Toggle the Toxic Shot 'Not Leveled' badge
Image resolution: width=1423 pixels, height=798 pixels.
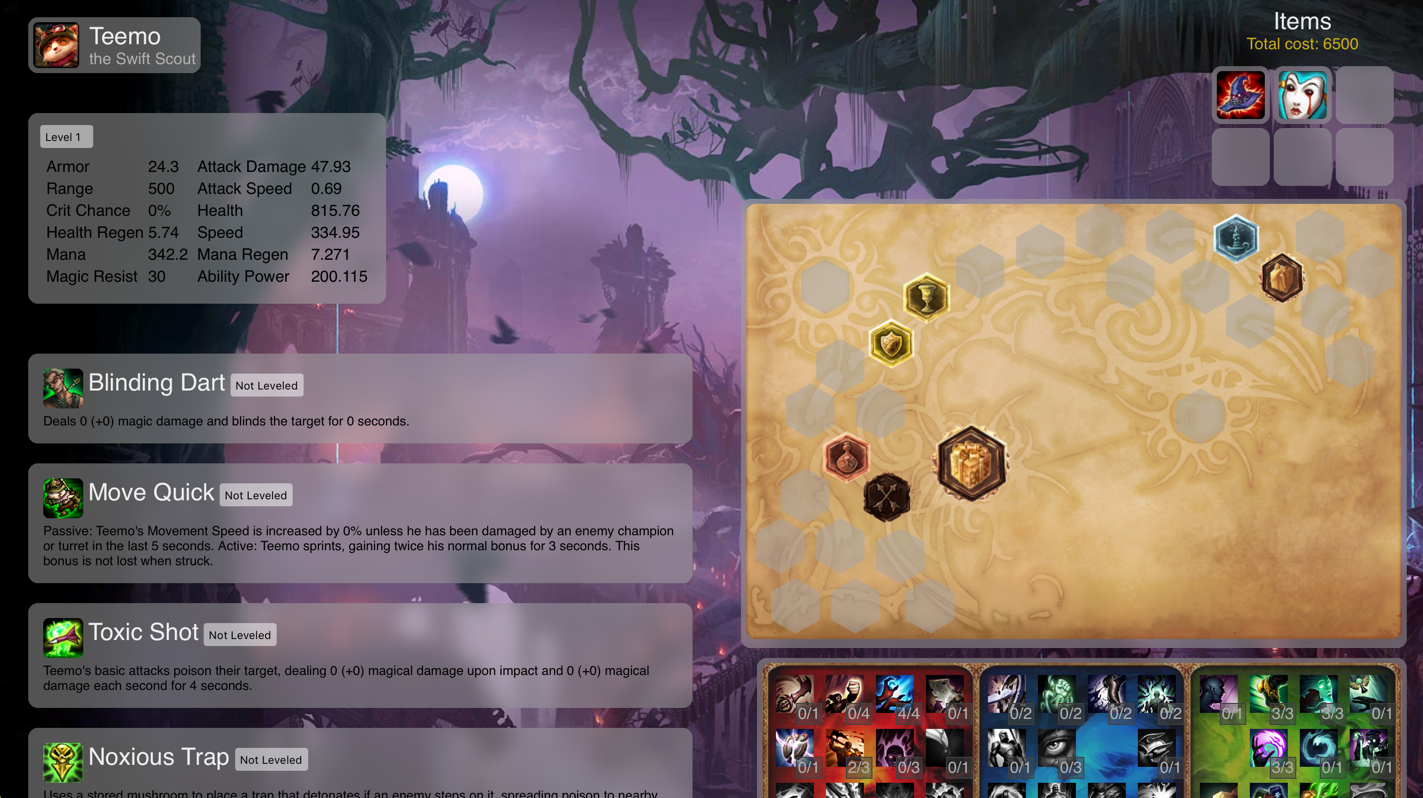tap(239, 635)
